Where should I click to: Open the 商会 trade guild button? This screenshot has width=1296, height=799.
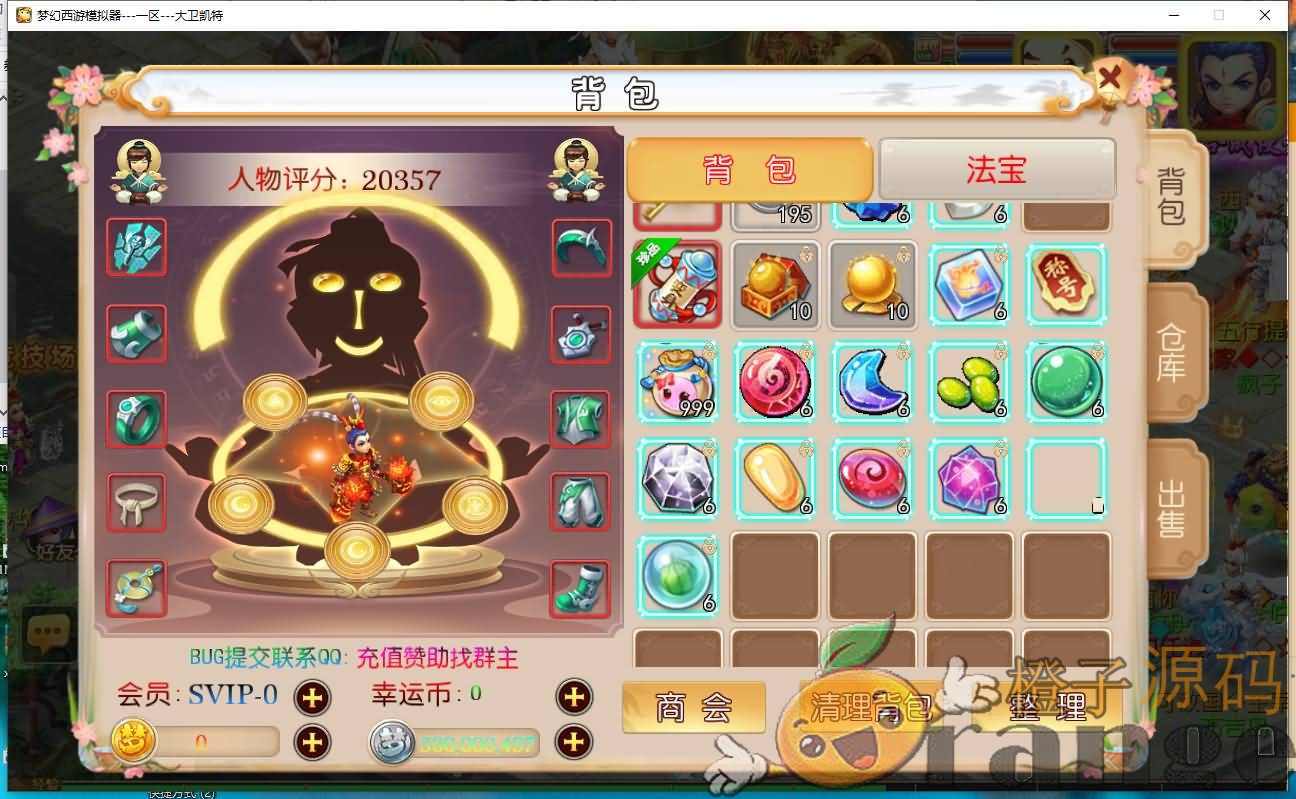coord(694,705)
